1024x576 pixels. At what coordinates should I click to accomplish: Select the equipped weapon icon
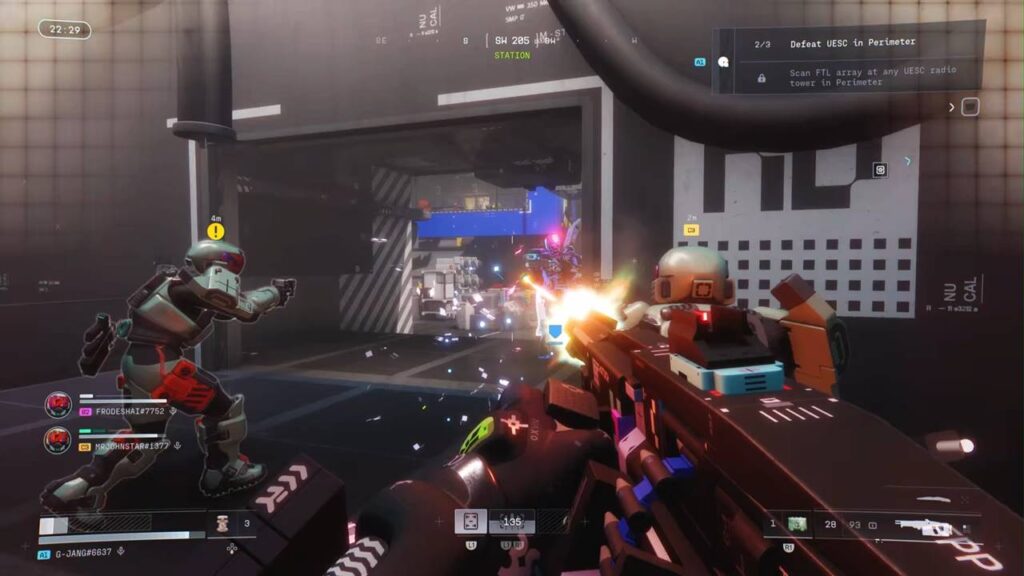(x=923, y=524)
